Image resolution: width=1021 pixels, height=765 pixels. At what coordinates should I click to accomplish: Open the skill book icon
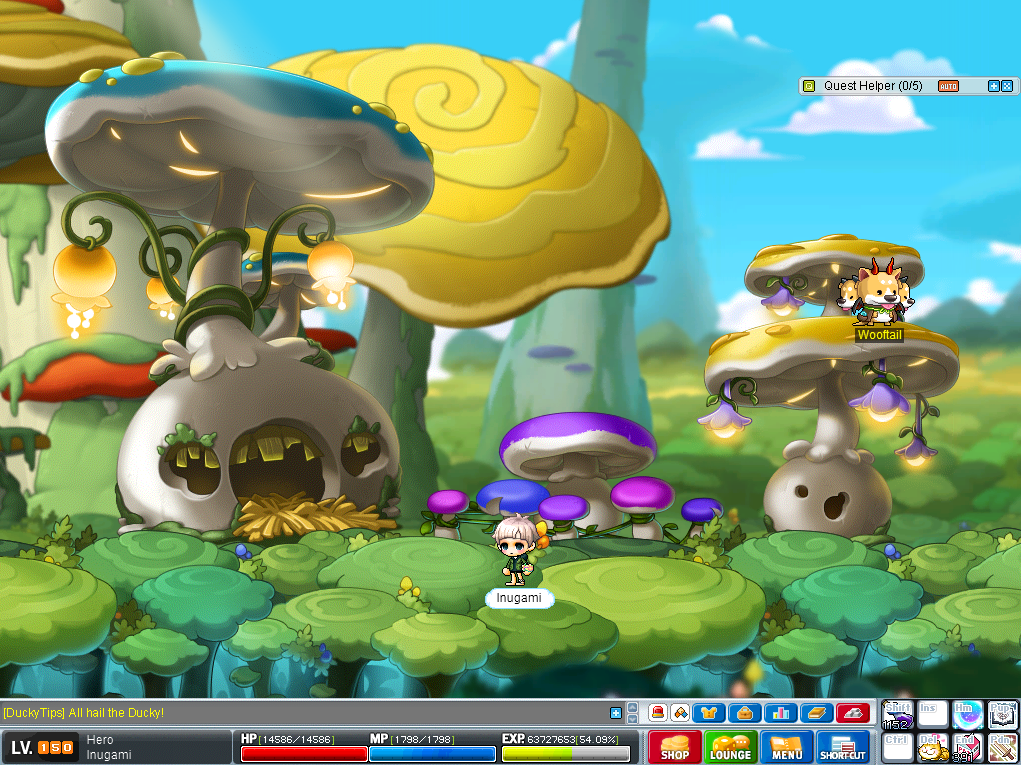point(815,713)
